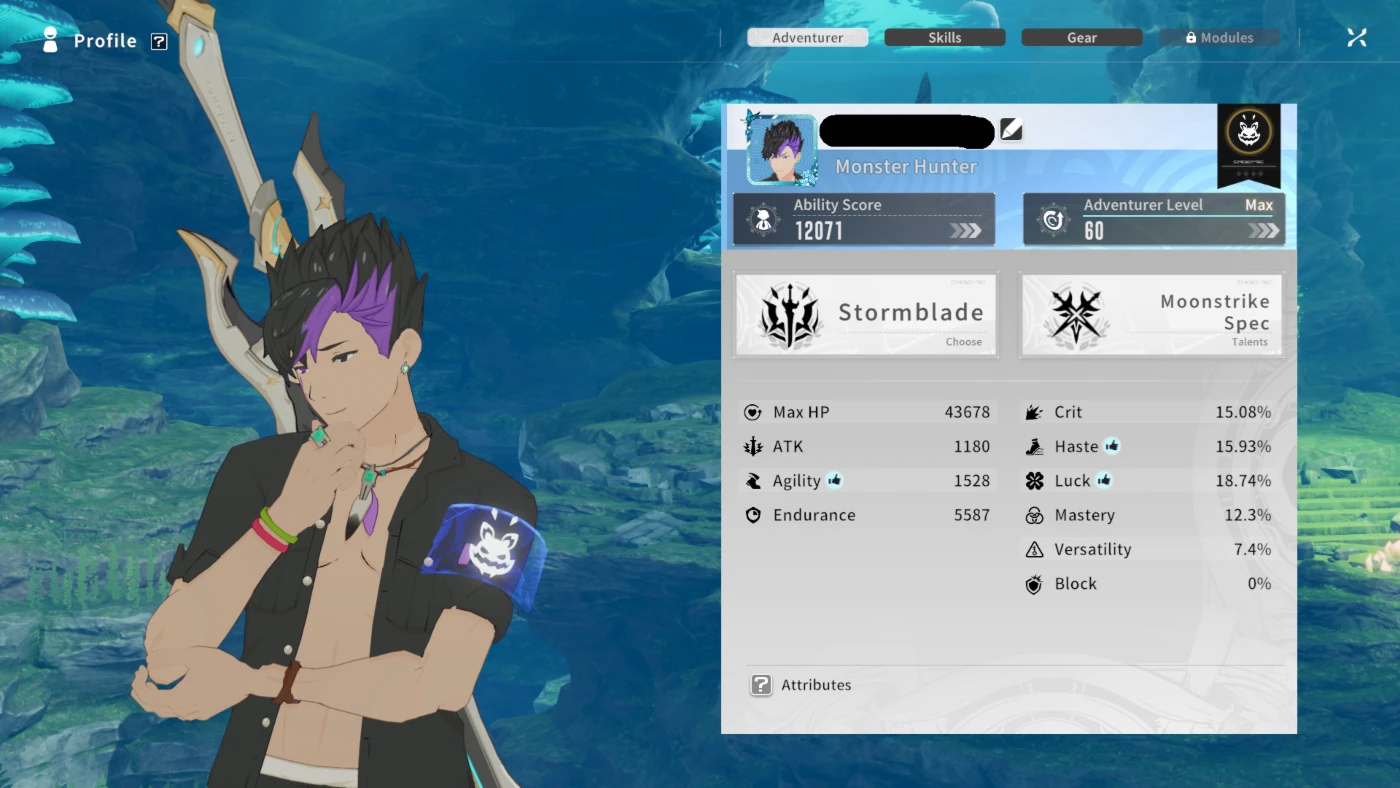
Task: Click the fox emblem banner badge
Action: (1249, 143)
